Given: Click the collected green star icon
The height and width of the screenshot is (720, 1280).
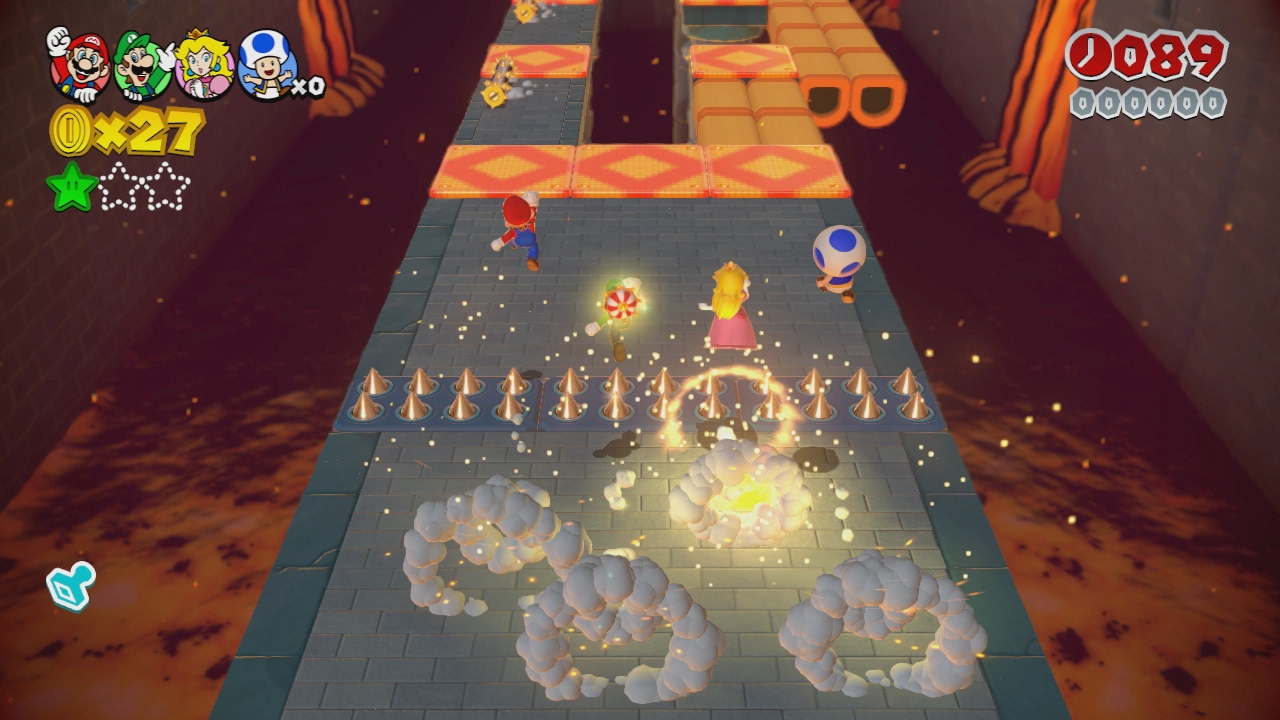Looking at the screenshot, I should pos(72,187).
